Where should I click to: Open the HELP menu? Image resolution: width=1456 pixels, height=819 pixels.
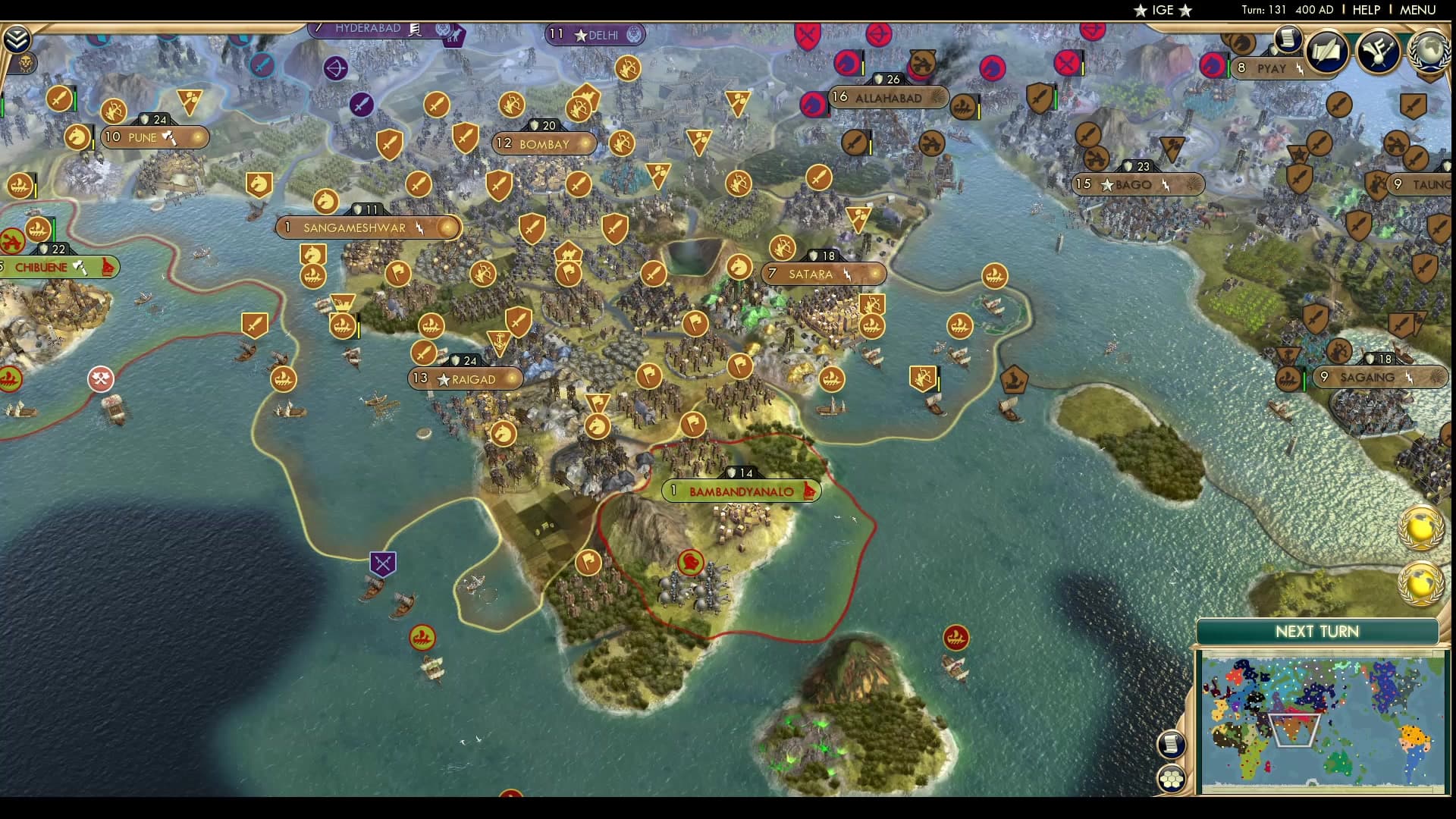pos(1365,10)
